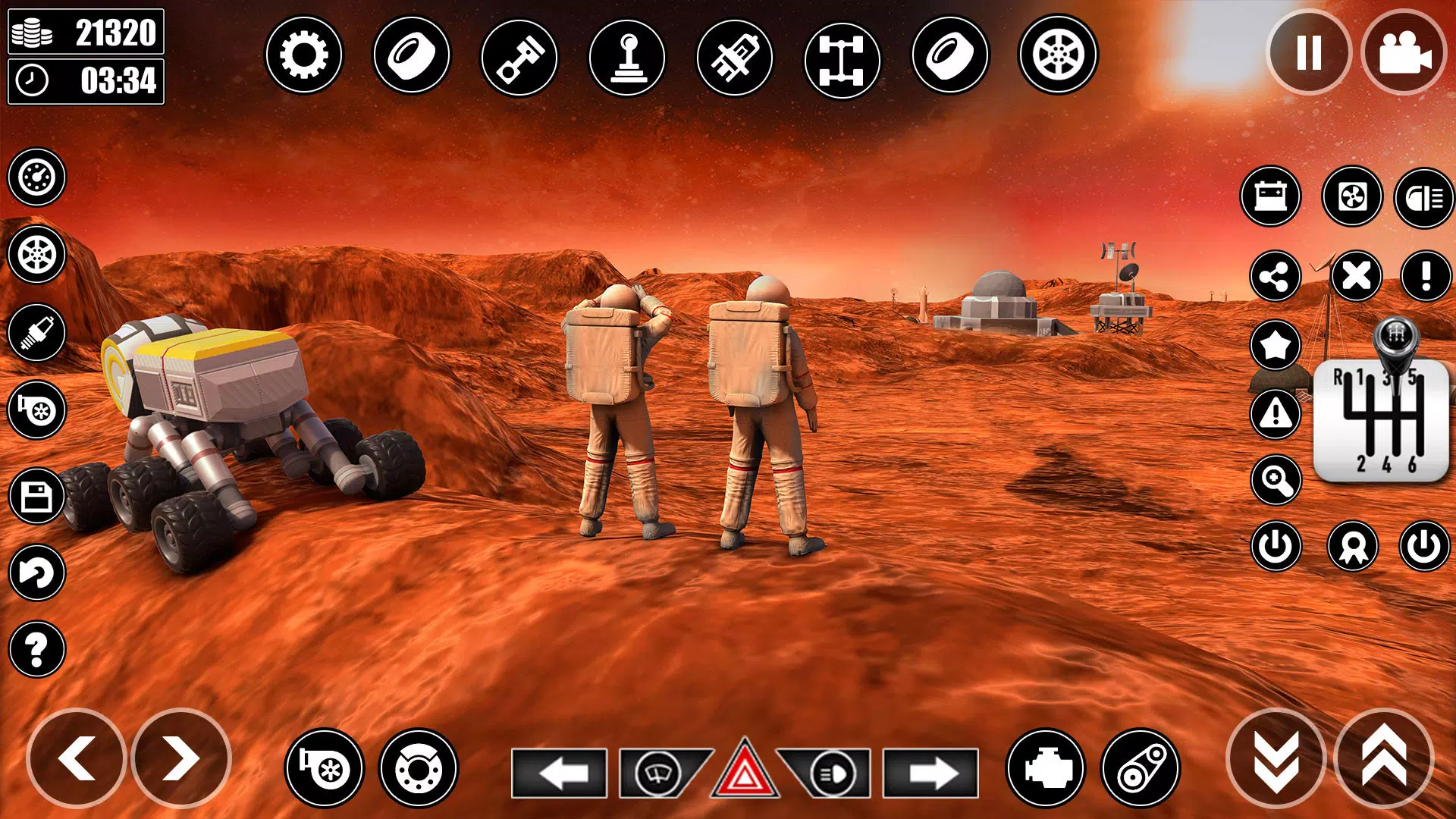This screenshot has height=819, width=1456.
Task: Tap the joystick gear lever icon
Action: tap(627, 57)
